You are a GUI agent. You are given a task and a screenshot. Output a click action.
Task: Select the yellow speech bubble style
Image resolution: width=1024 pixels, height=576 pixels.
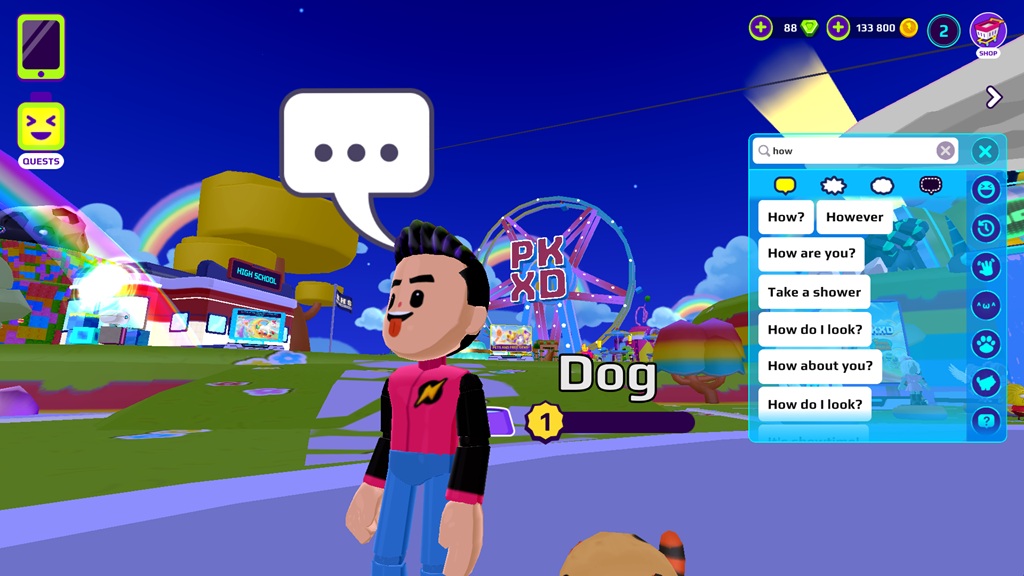point(785,186)
